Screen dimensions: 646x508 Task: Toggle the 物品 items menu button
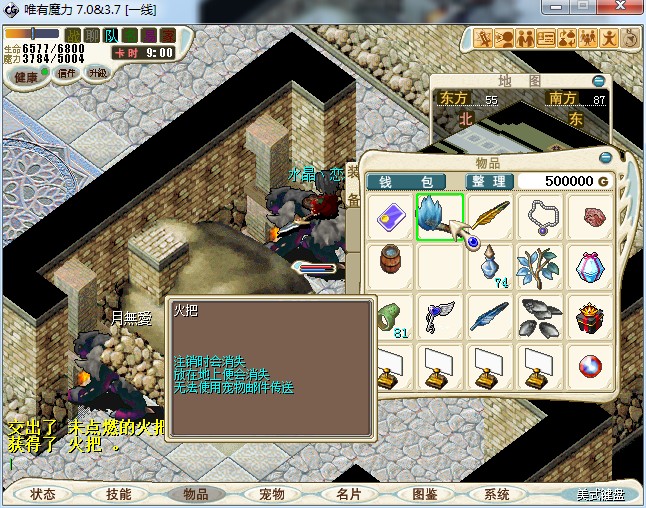195,494
